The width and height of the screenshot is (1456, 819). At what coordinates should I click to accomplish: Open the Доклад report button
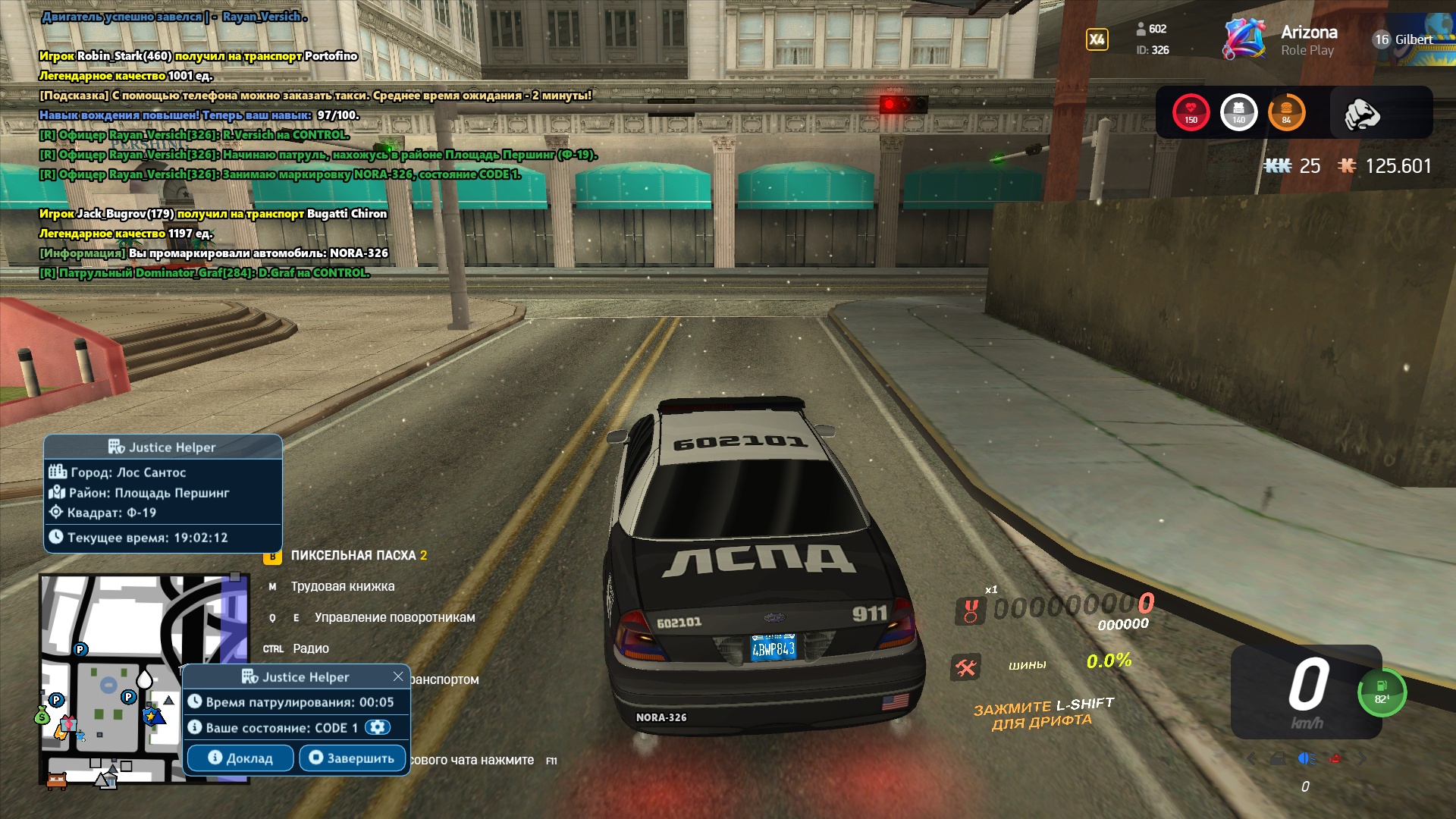(x=240, y=758)
